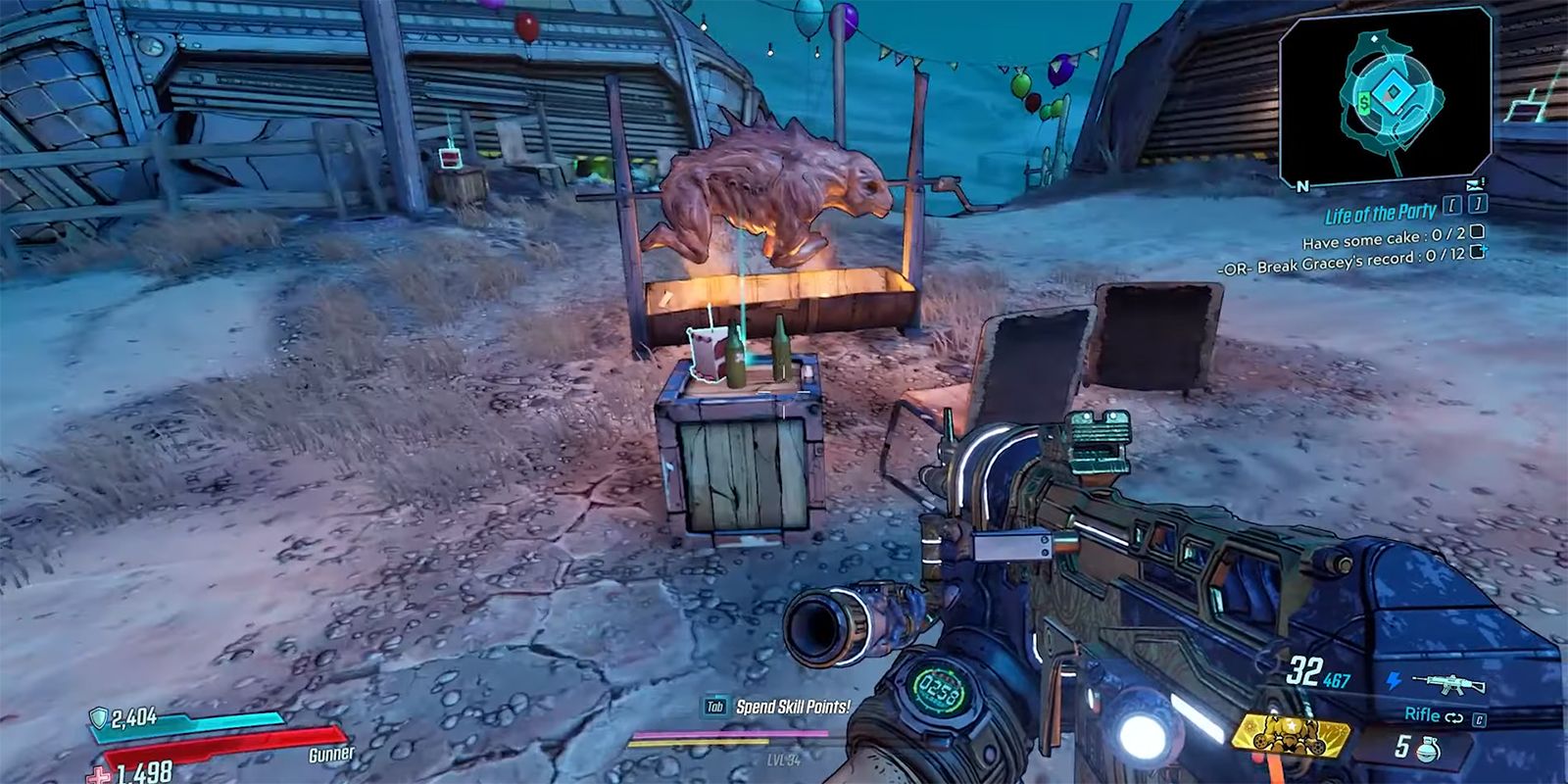Screen dimensions: 1568x784
Task: Select the Have some cake objective
Action: pyautogui.click(x=1383, y=236)
